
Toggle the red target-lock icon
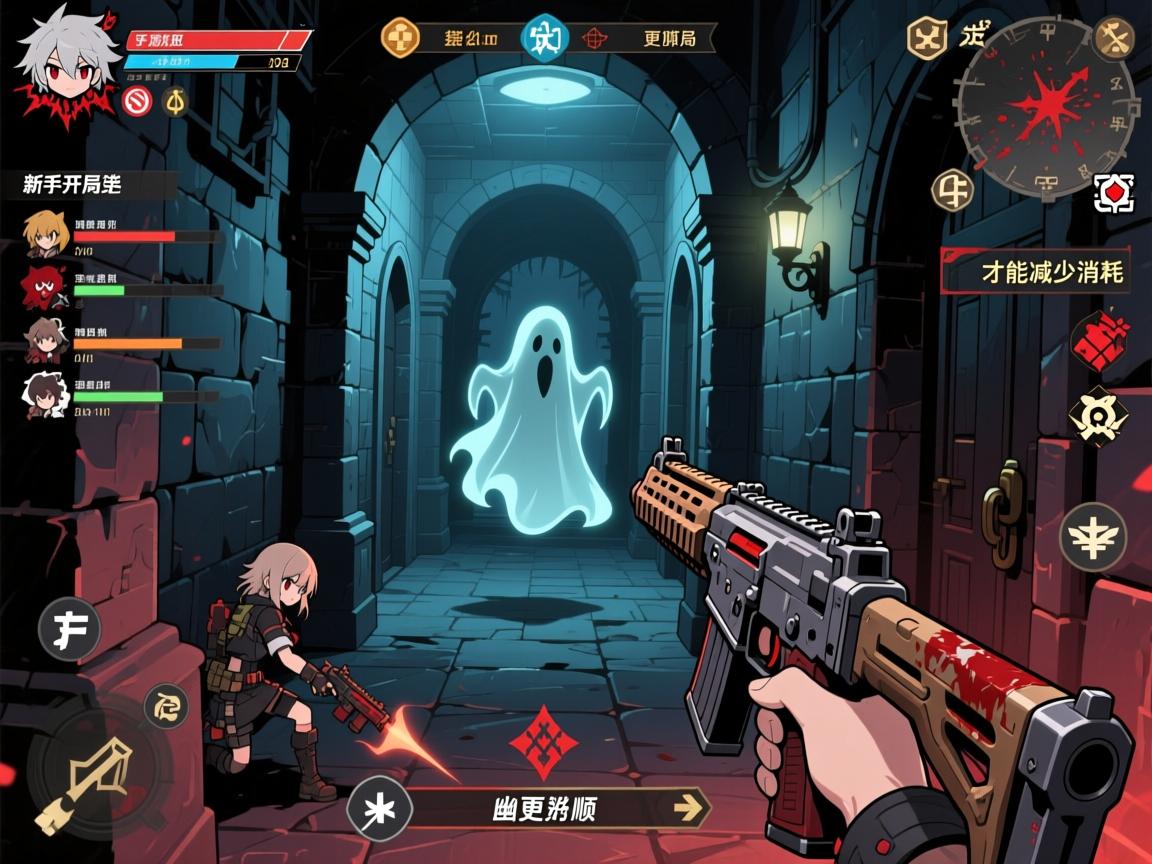click(1114, 192)
